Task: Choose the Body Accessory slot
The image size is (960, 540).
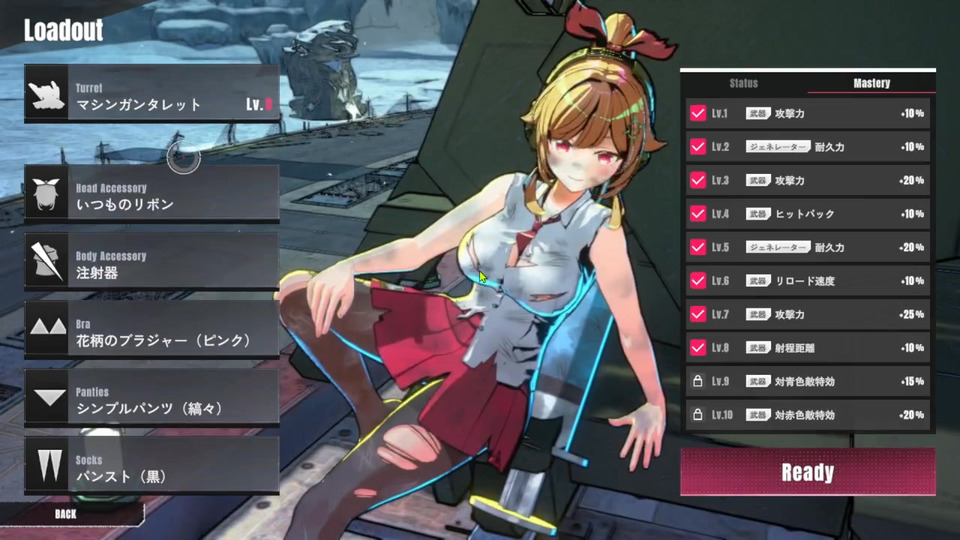Action: 152,264
